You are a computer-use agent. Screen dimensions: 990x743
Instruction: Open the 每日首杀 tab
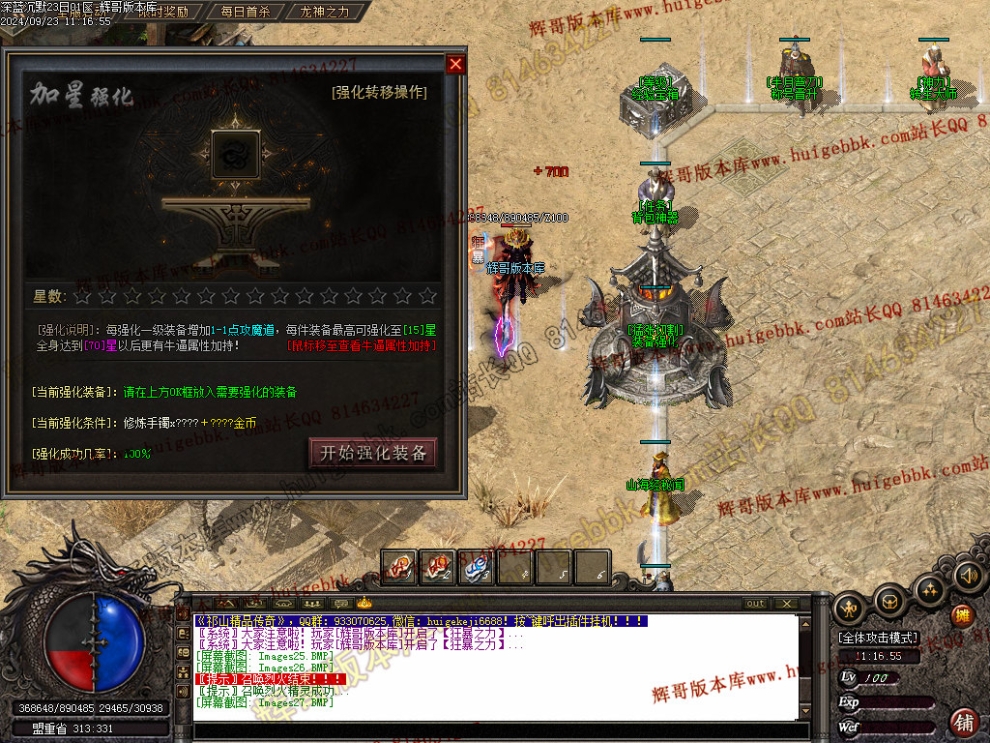pyautogui.click(x=241, y=12)
